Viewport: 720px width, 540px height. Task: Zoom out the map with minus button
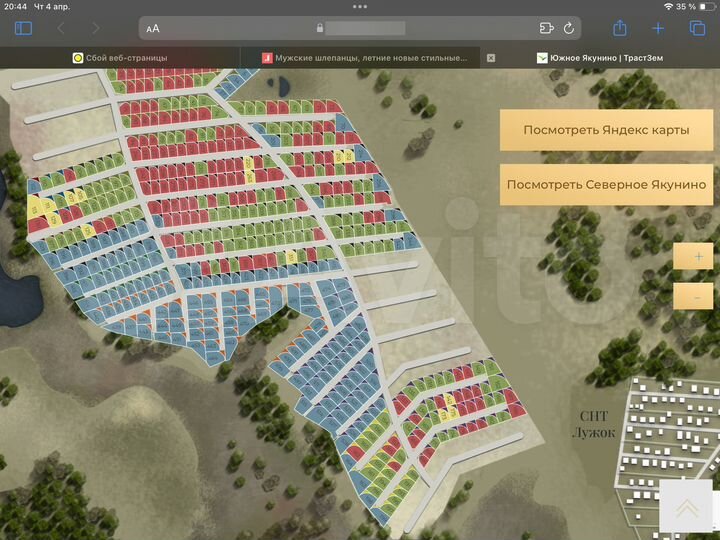[x=694, y=295]
